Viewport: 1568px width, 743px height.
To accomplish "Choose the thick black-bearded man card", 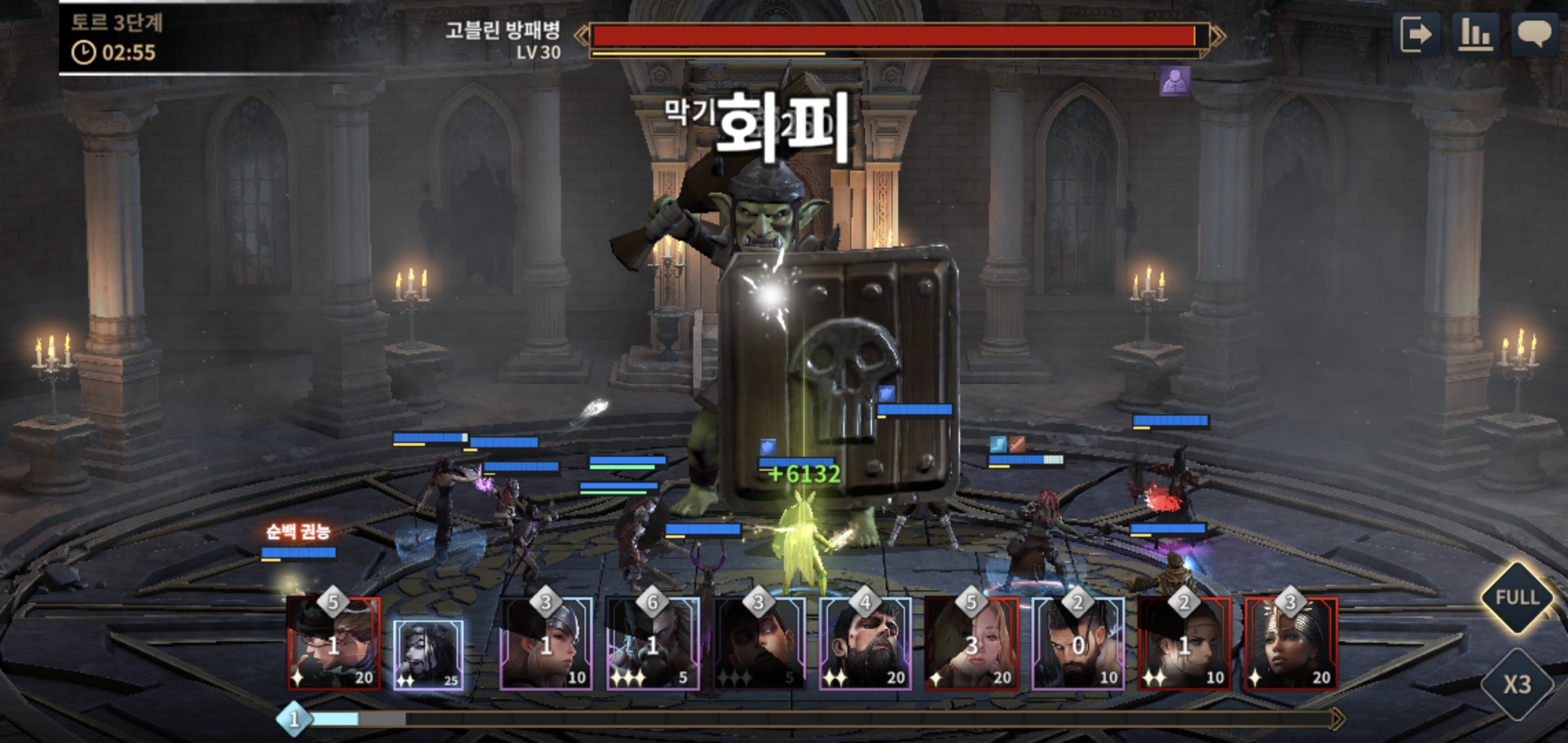I will tap(865, 643).
